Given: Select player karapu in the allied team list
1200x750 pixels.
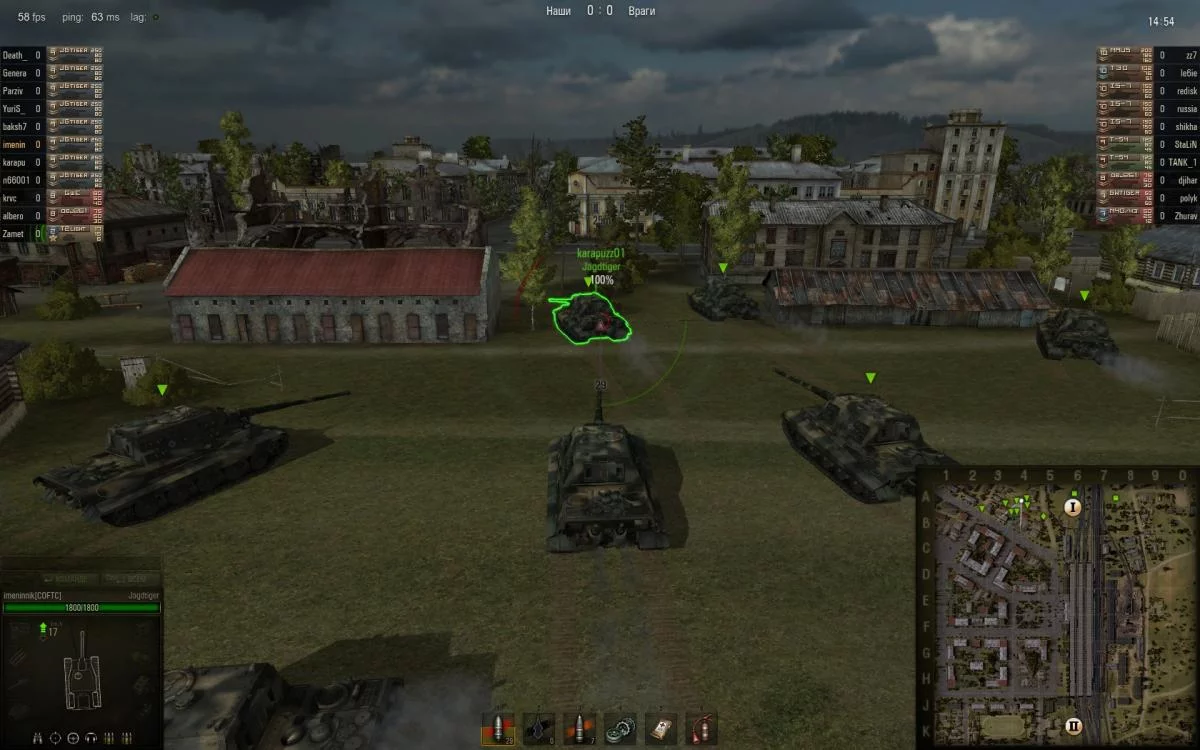Looking at the screenshot, I should click(15, 162).
